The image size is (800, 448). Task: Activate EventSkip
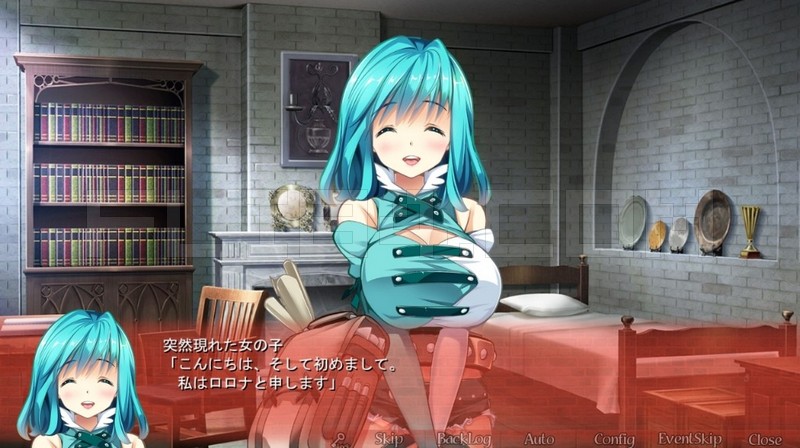[689, 438]
